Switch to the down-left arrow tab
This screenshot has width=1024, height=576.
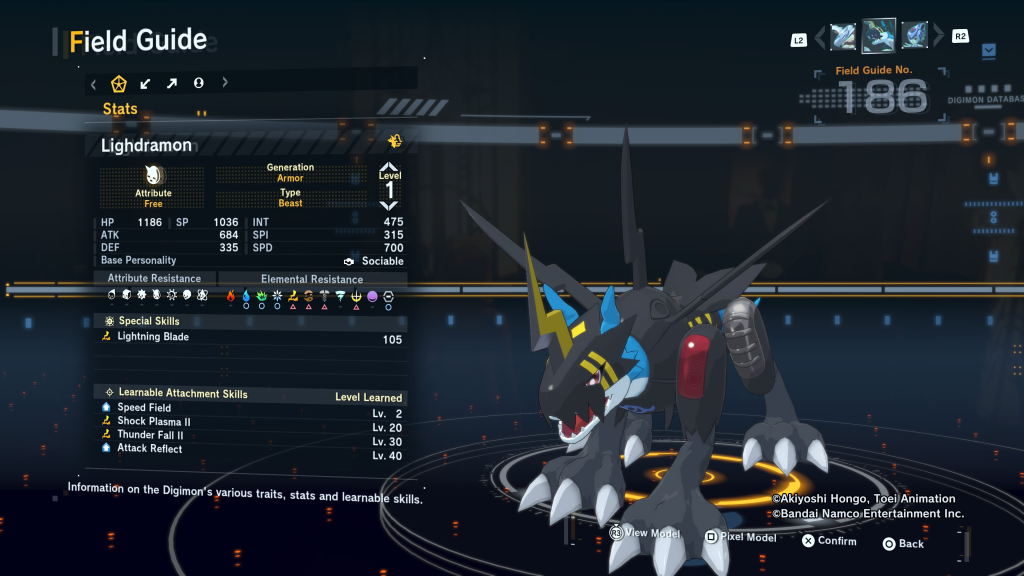click(145, 84)
